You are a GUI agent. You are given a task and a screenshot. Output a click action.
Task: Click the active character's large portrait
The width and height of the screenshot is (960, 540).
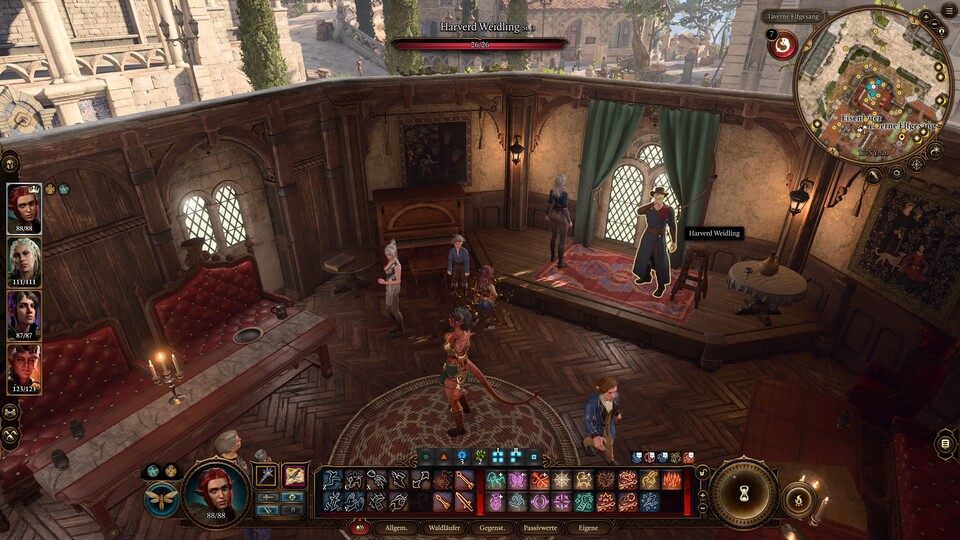pos(216,491)
